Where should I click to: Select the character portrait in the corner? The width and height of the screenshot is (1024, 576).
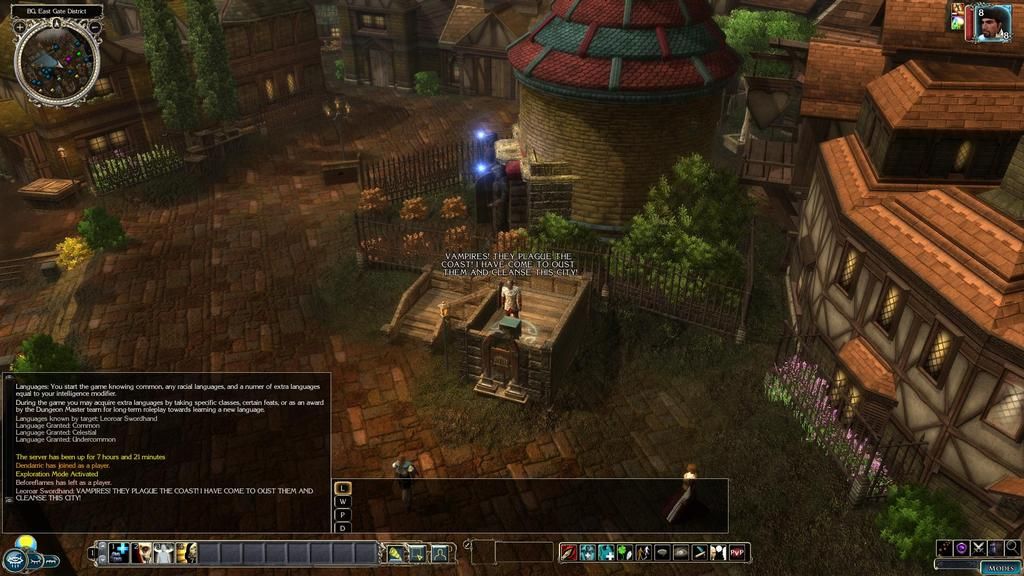coord(988,23)
